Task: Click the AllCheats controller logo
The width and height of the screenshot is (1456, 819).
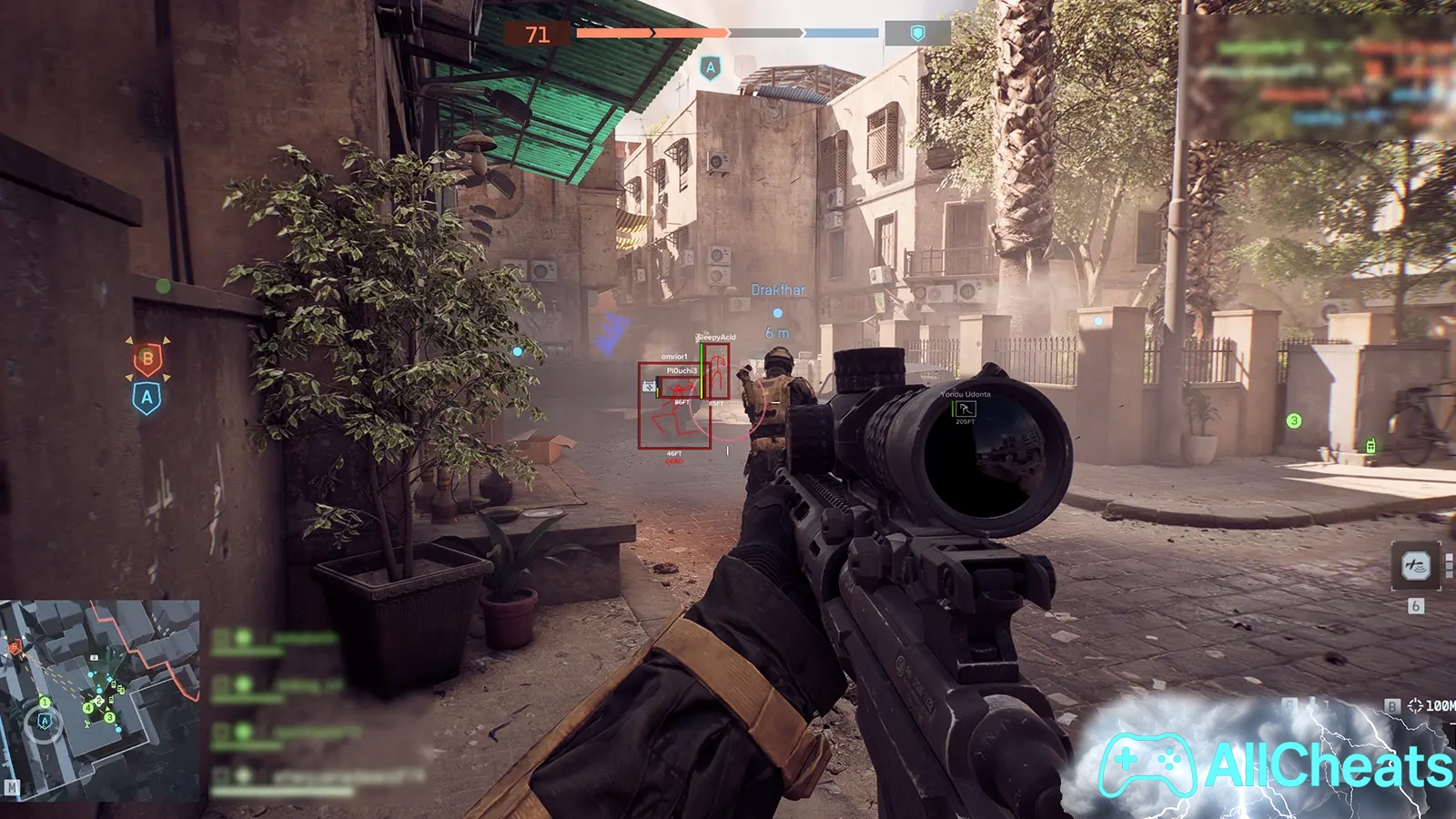Action: pos(1147,764)
